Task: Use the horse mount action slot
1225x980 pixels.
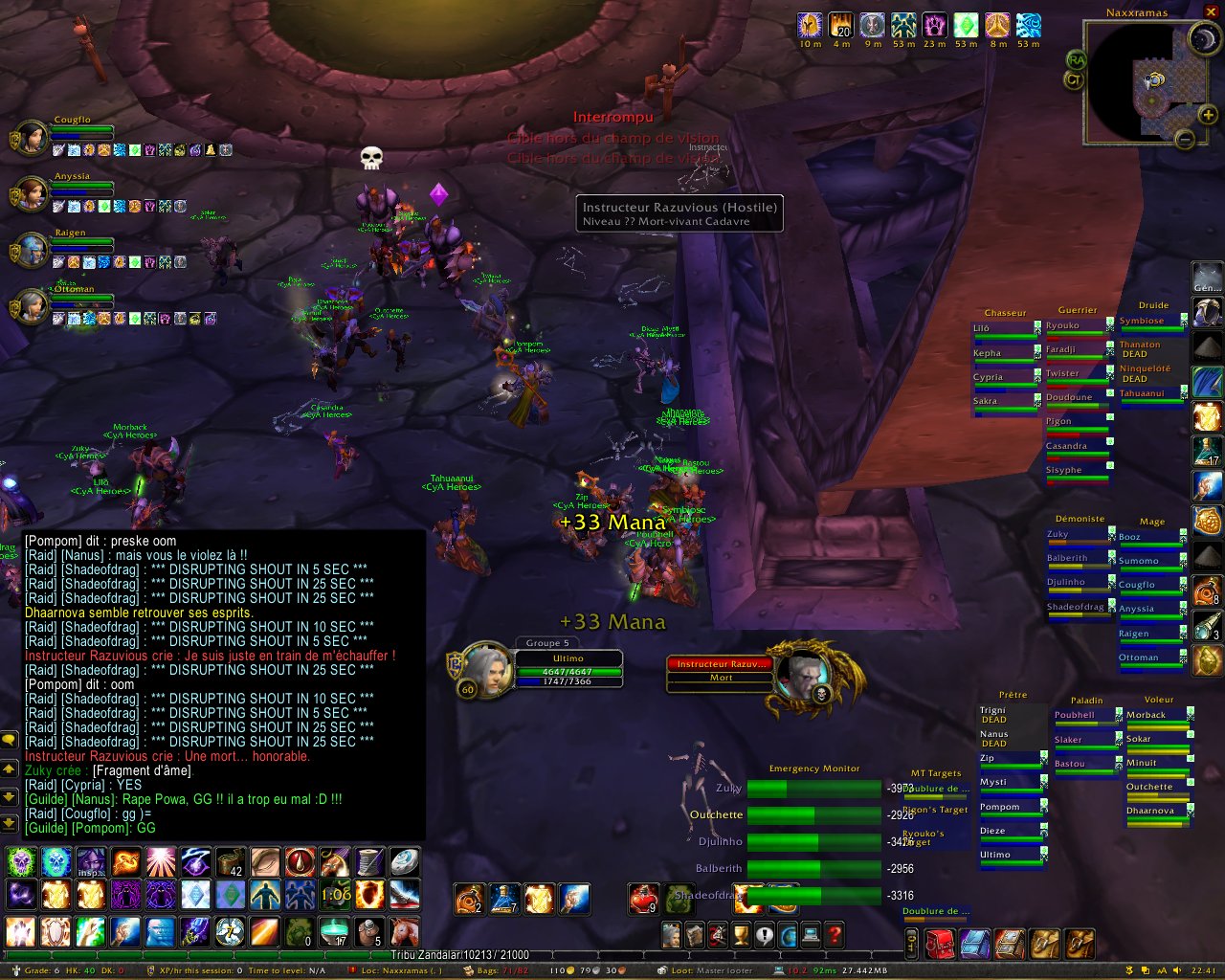Action: point(405,930)
